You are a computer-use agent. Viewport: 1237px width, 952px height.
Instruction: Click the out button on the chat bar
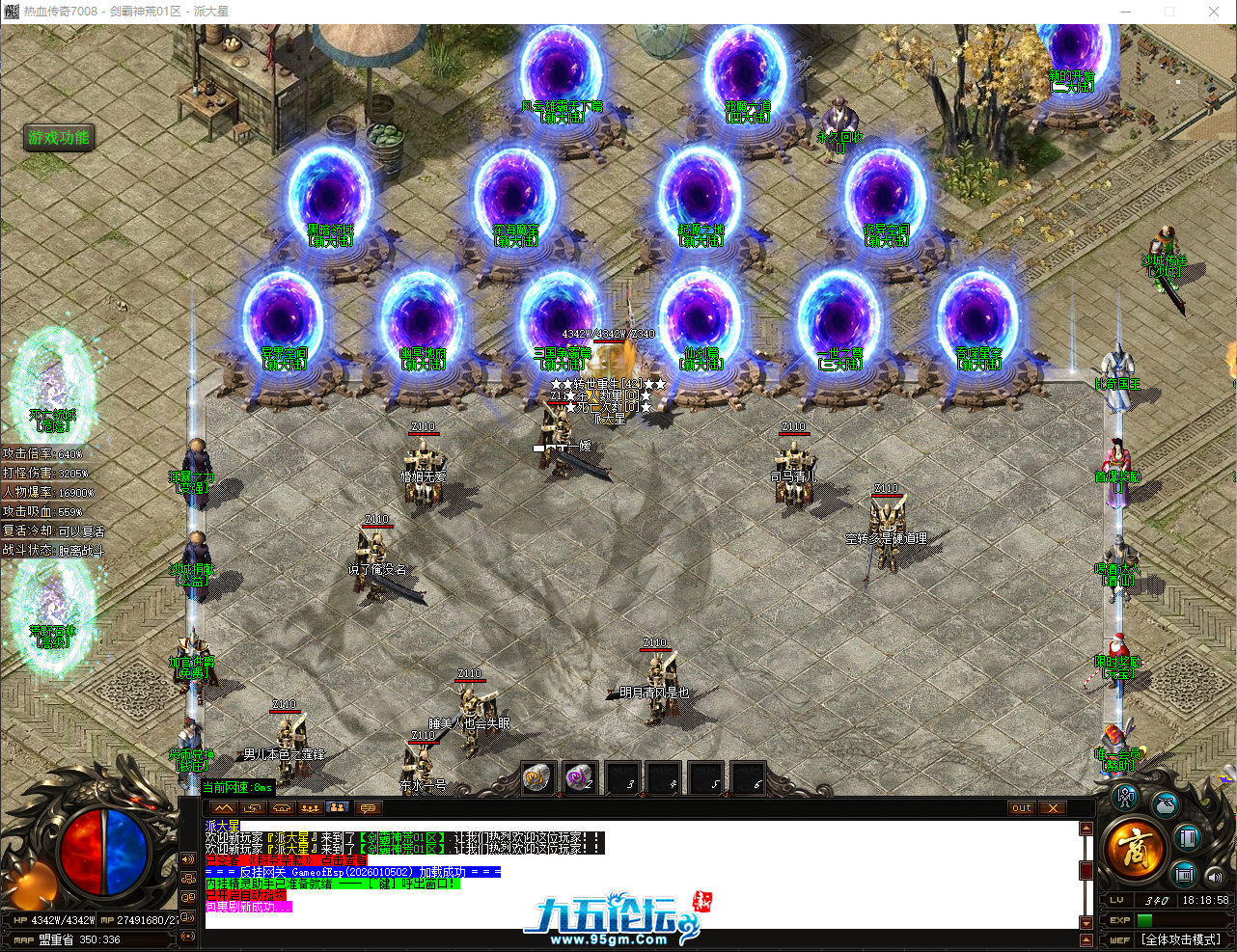pos(1021,808)
